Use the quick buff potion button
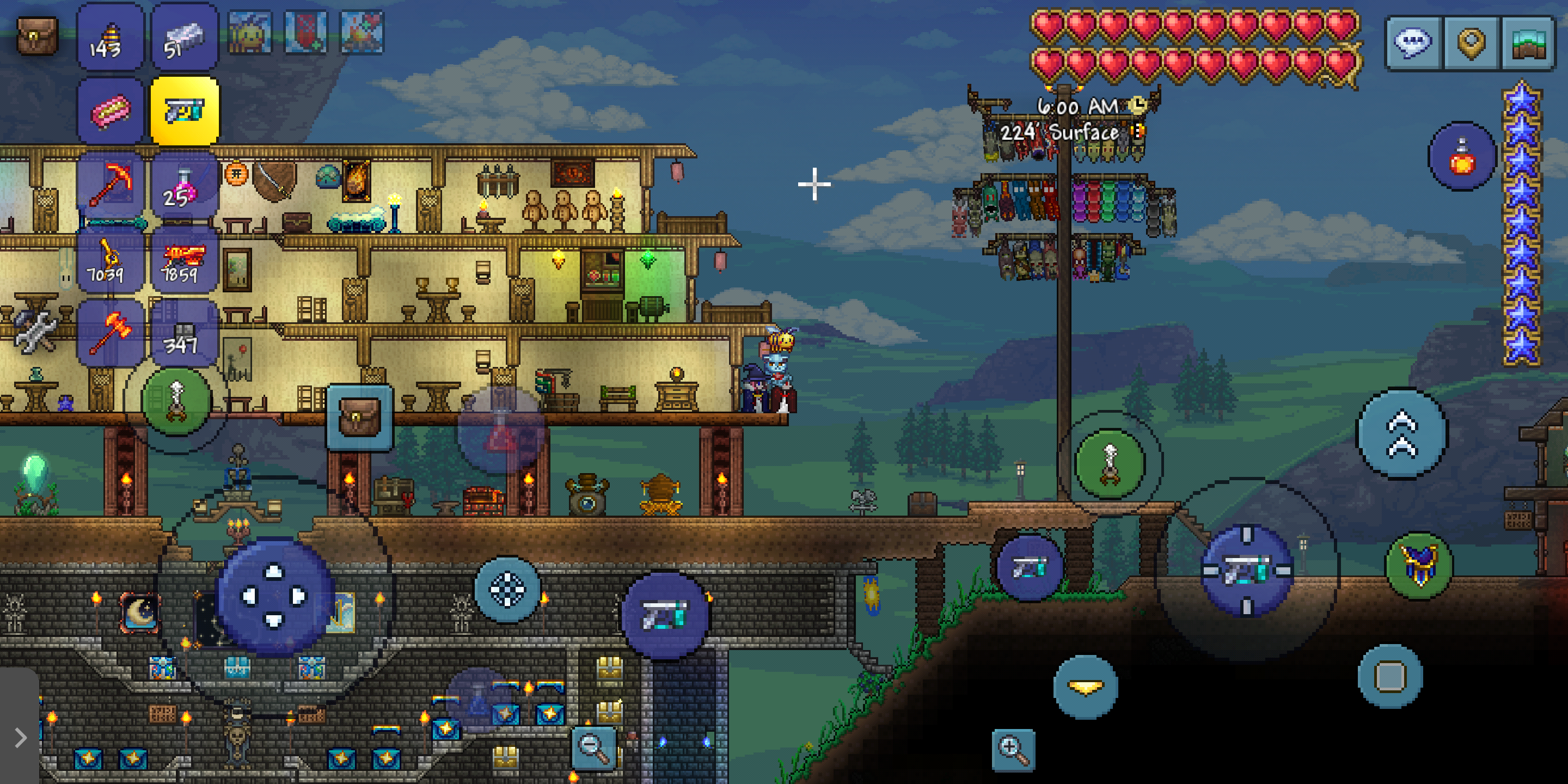The height and width of the screenshot is (784, 1568). coord(1461,156)
